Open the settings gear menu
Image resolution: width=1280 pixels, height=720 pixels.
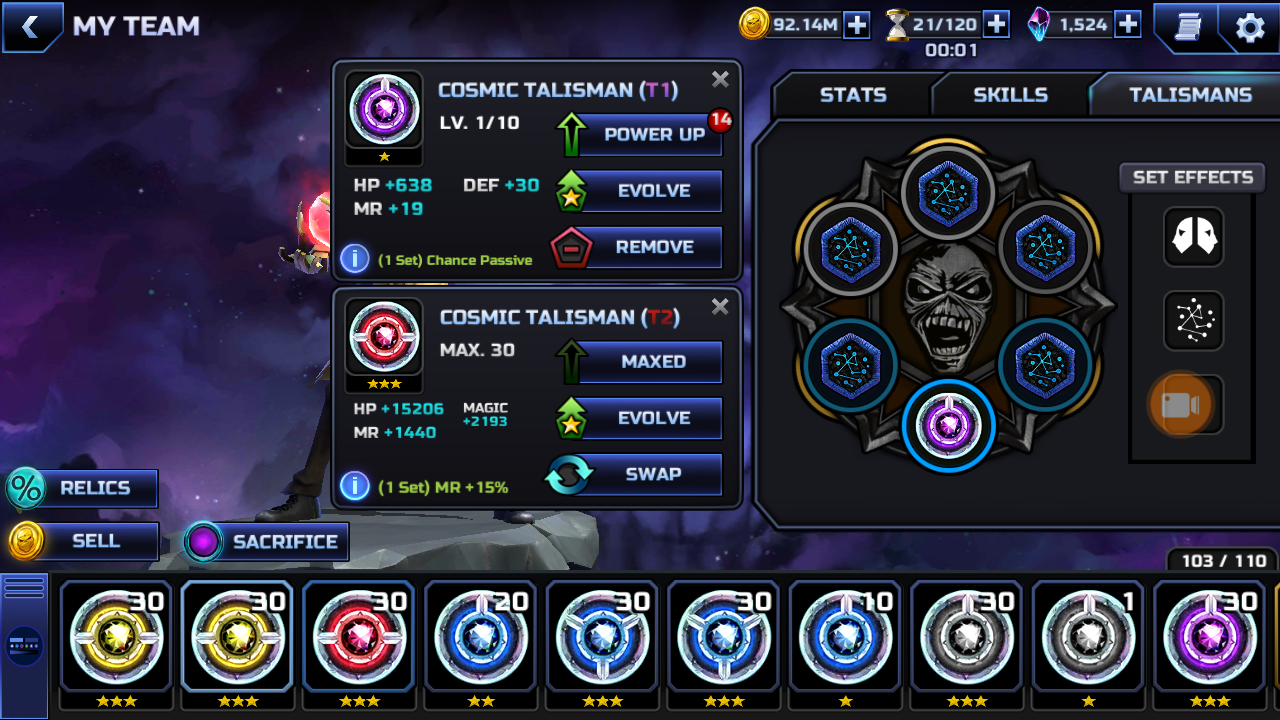(1250, 28)
